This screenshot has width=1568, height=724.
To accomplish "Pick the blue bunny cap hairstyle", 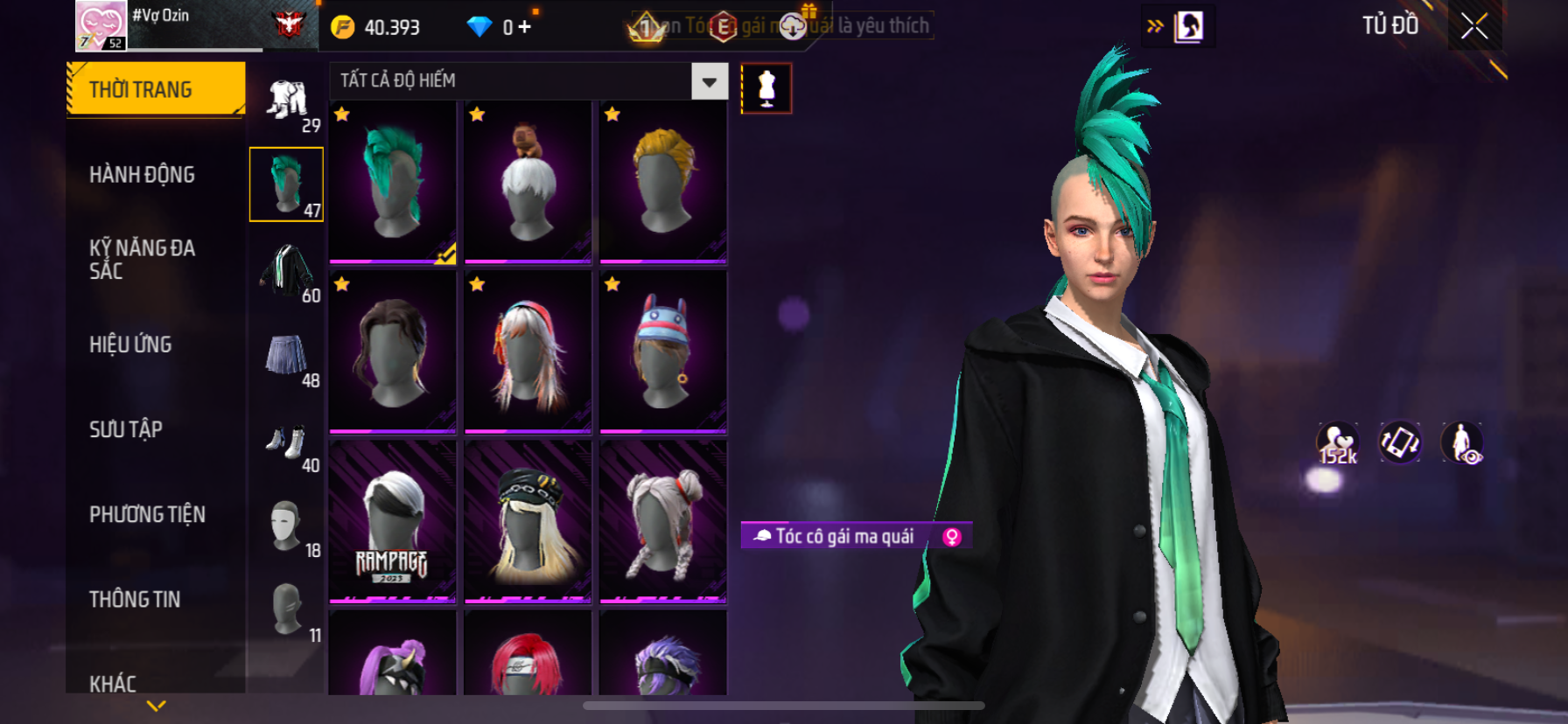I will (663, 352).
